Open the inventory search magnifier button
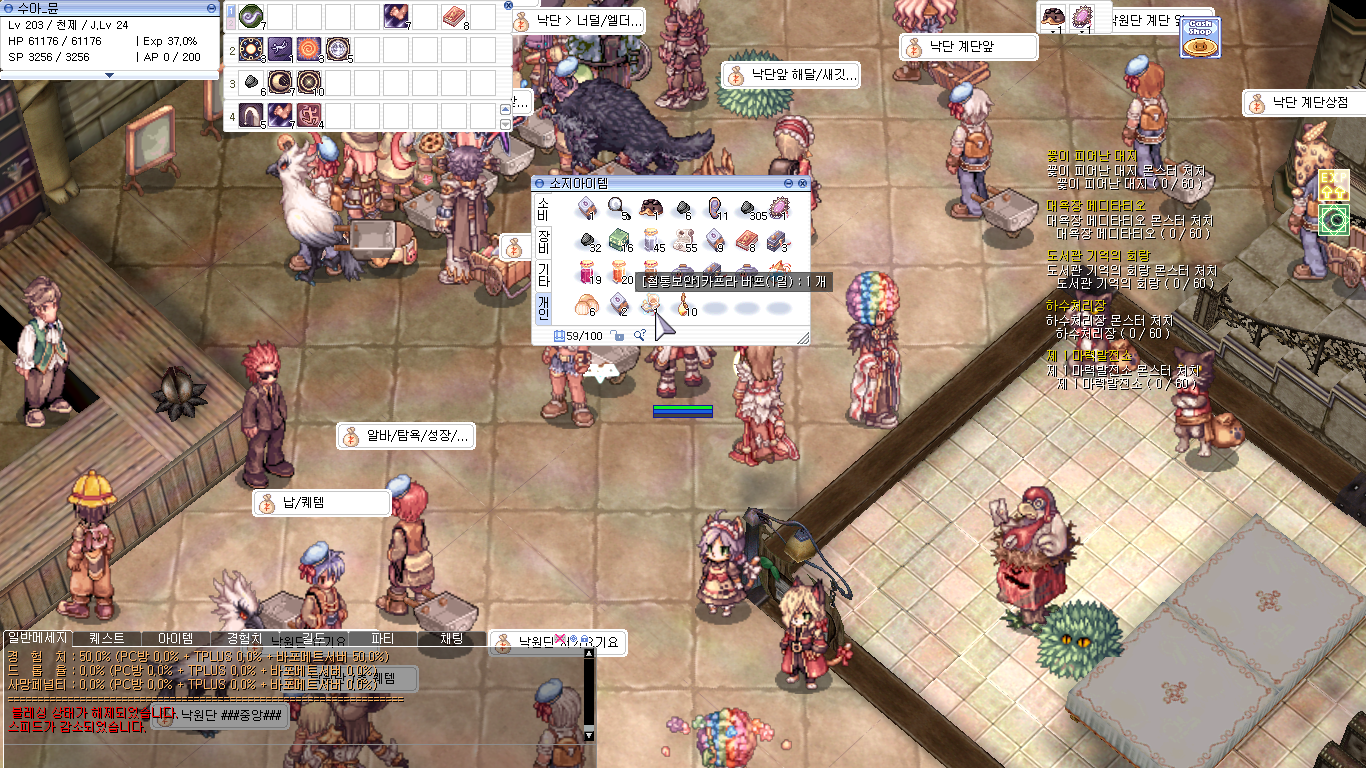Screen dimensions: 1366x769 click(639, 336)
